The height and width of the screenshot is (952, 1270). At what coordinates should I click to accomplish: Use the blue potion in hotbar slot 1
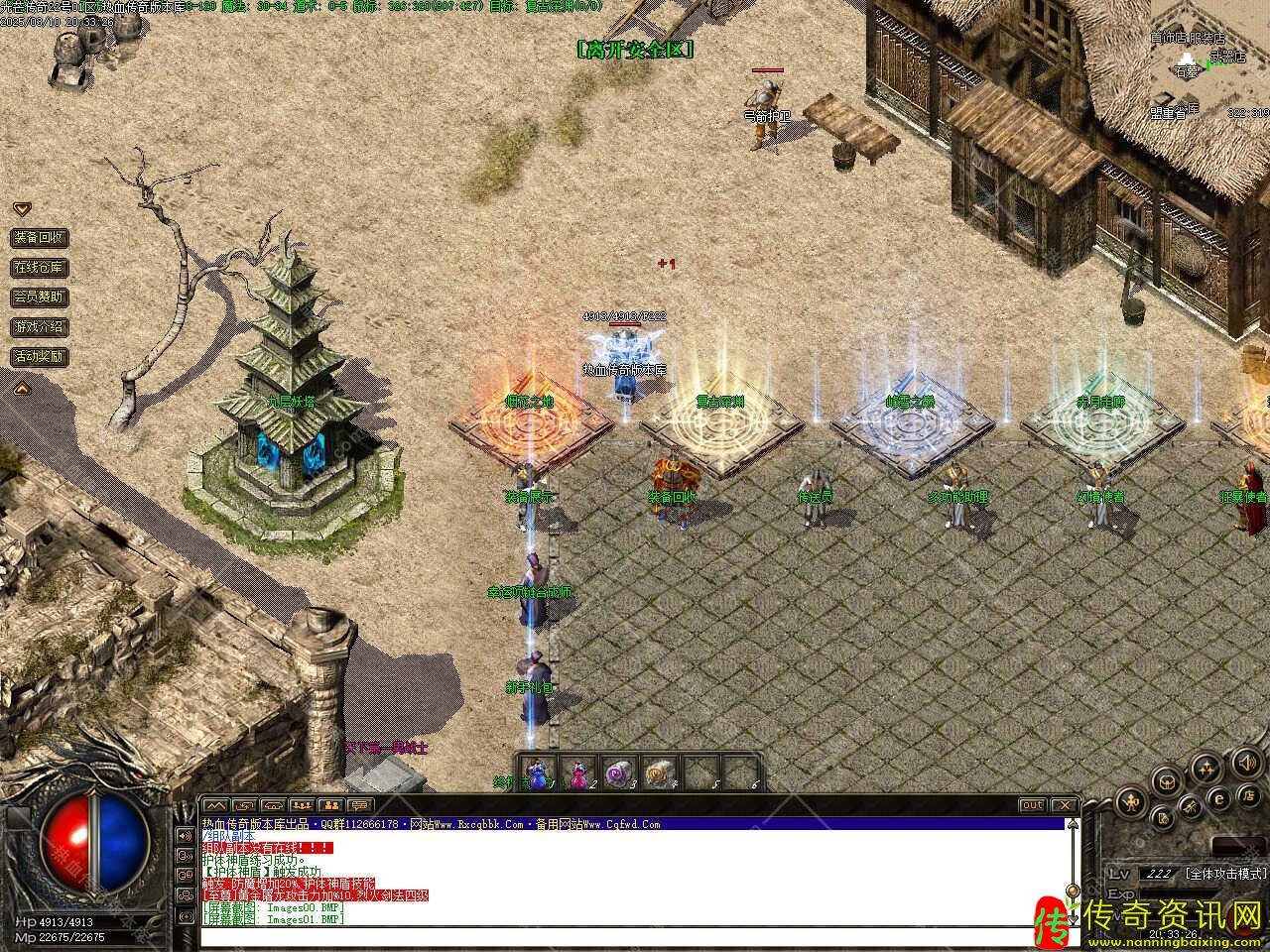click(x=537, y=772)
